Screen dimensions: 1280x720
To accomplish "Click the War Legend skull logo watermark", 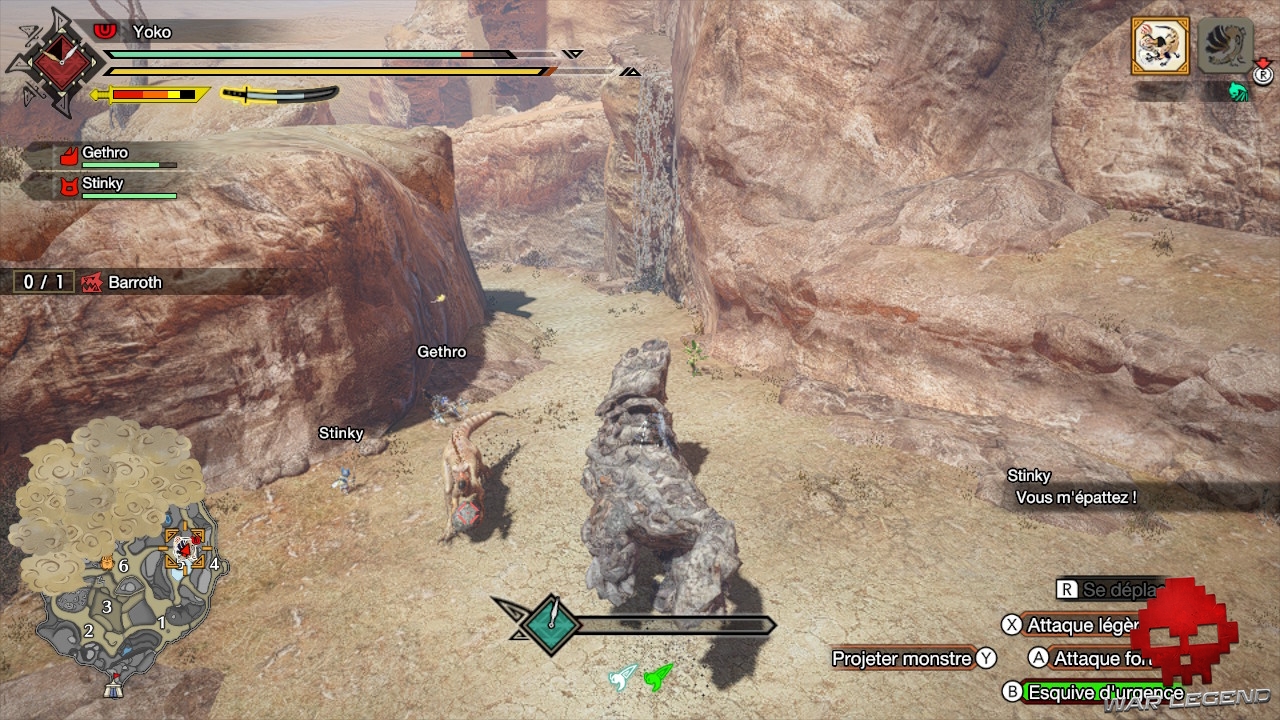I will (1184, 630).
